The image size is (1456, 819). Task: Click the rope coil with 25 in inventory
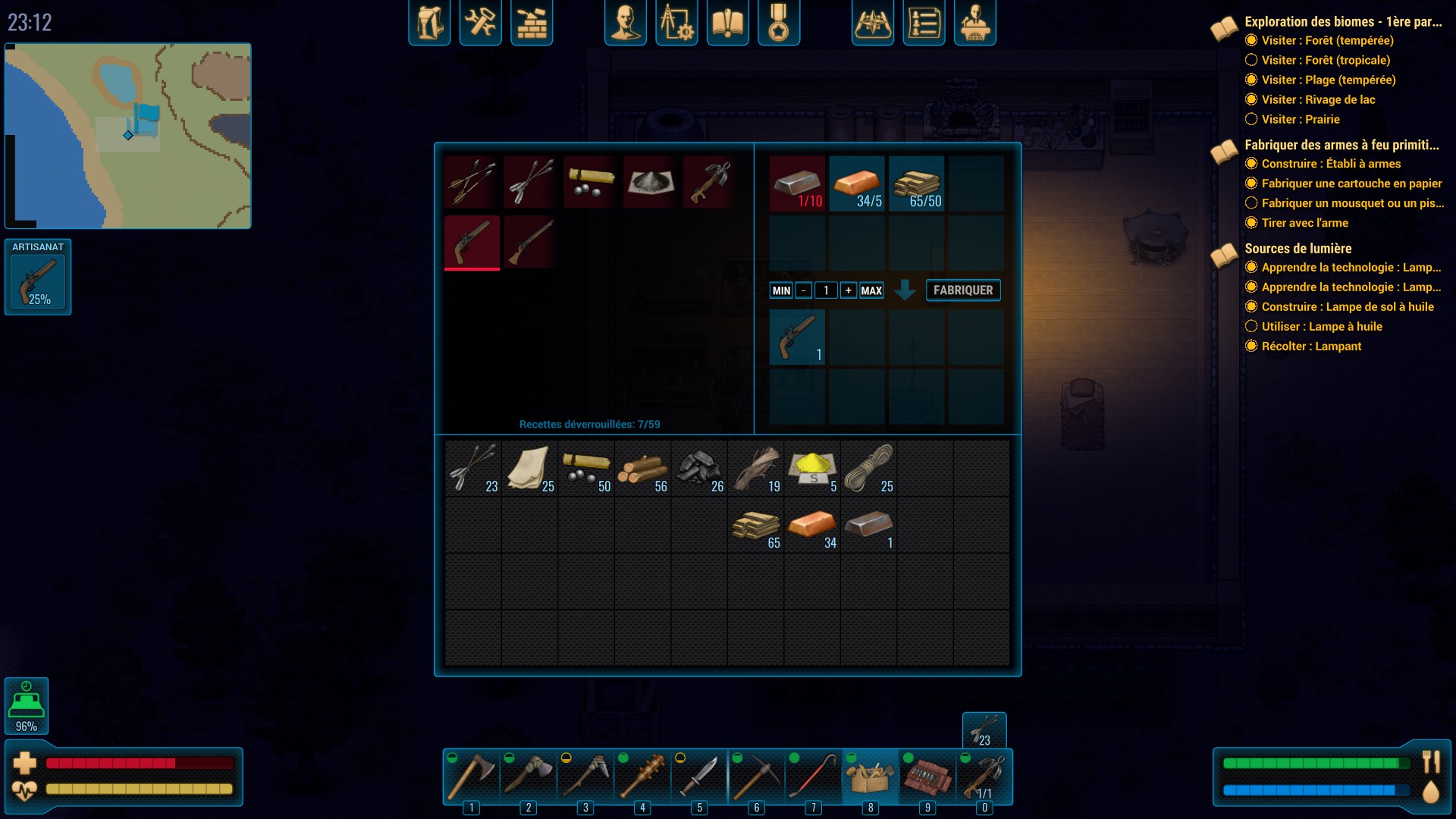click(x=869, y=469)
